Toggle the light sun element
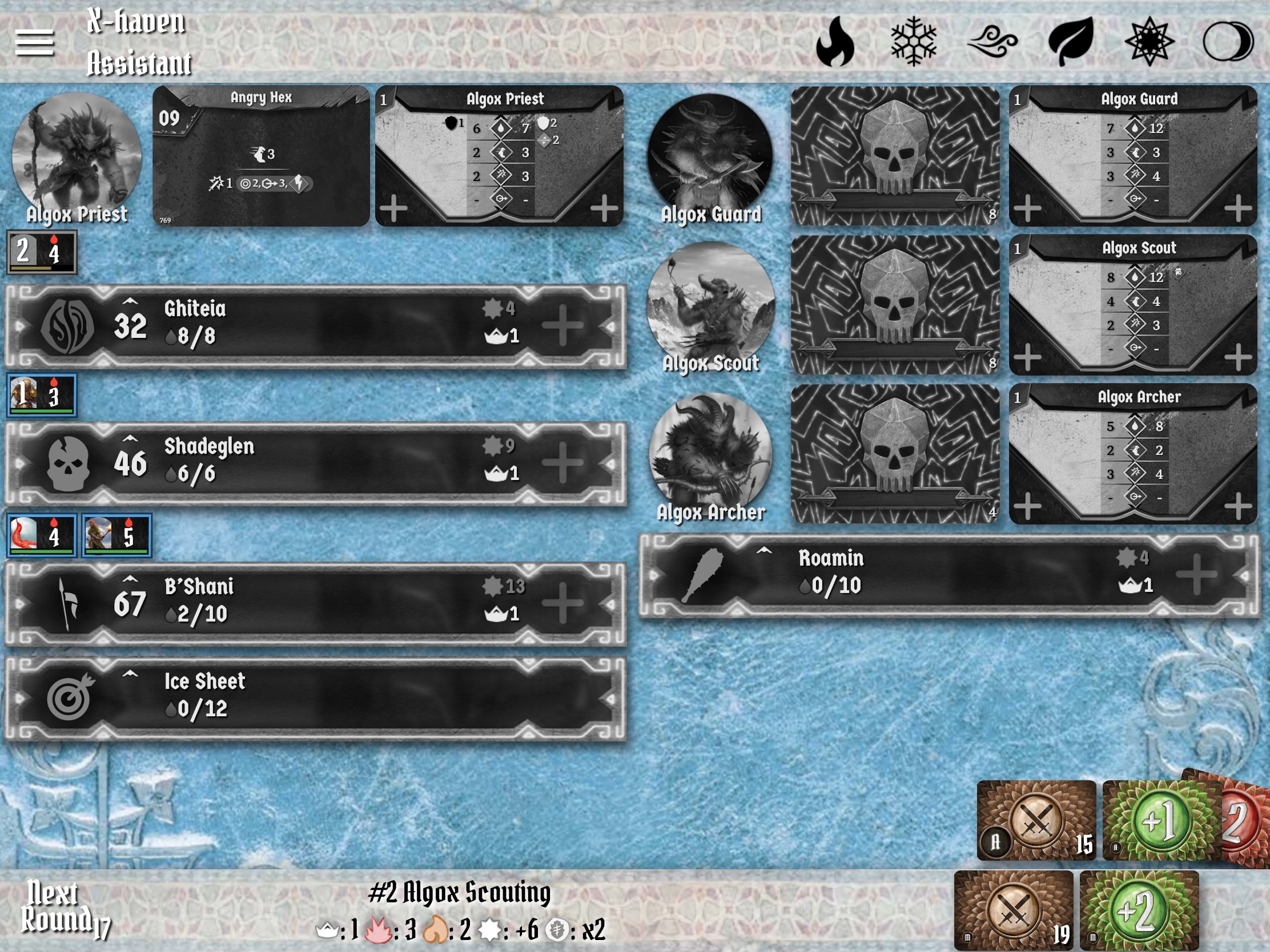The height and width of the screenshot is (952, 1270). click(x=1150, y=41)
